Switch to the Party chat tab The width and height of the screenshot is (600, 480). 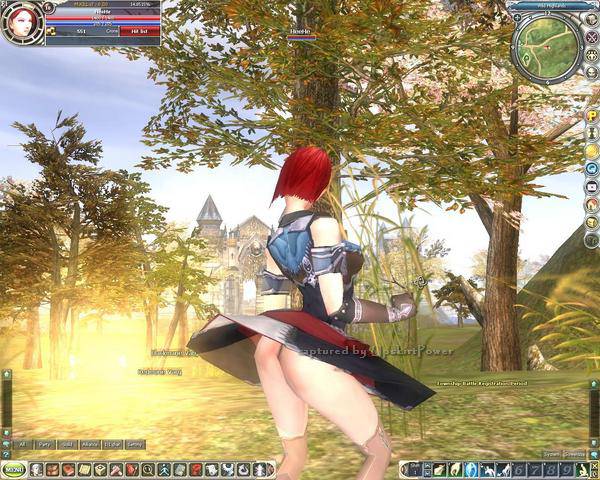point(45,443)
